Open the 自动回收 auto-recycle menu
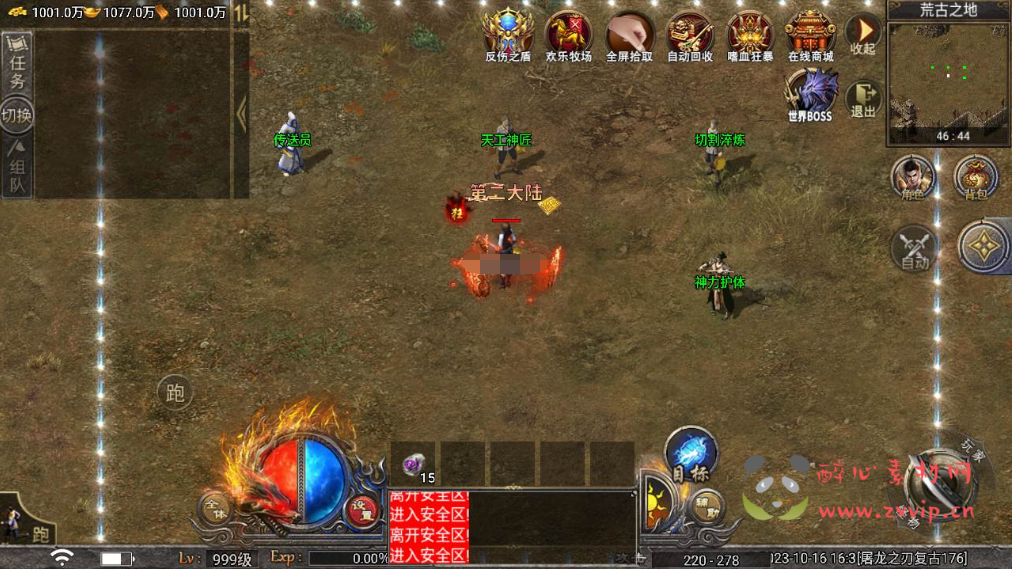1012x569 pixels. pos(690,34)
